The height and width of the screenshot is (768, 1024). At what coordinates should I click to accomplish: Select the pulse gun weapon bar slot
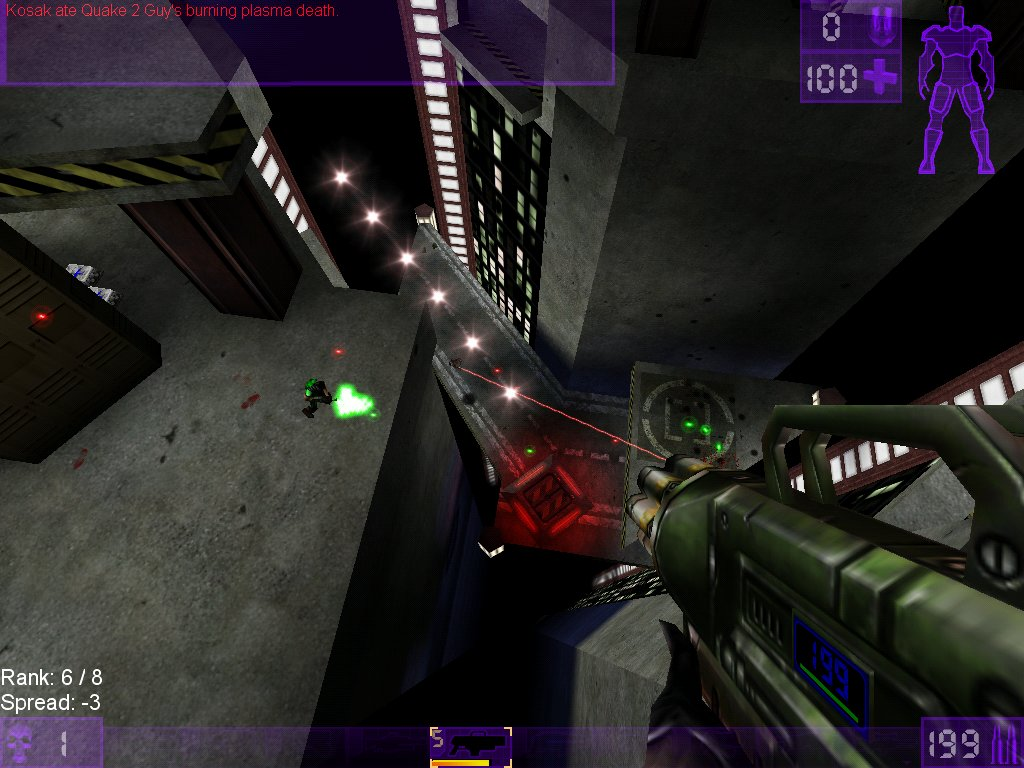[x=471, y=746]
